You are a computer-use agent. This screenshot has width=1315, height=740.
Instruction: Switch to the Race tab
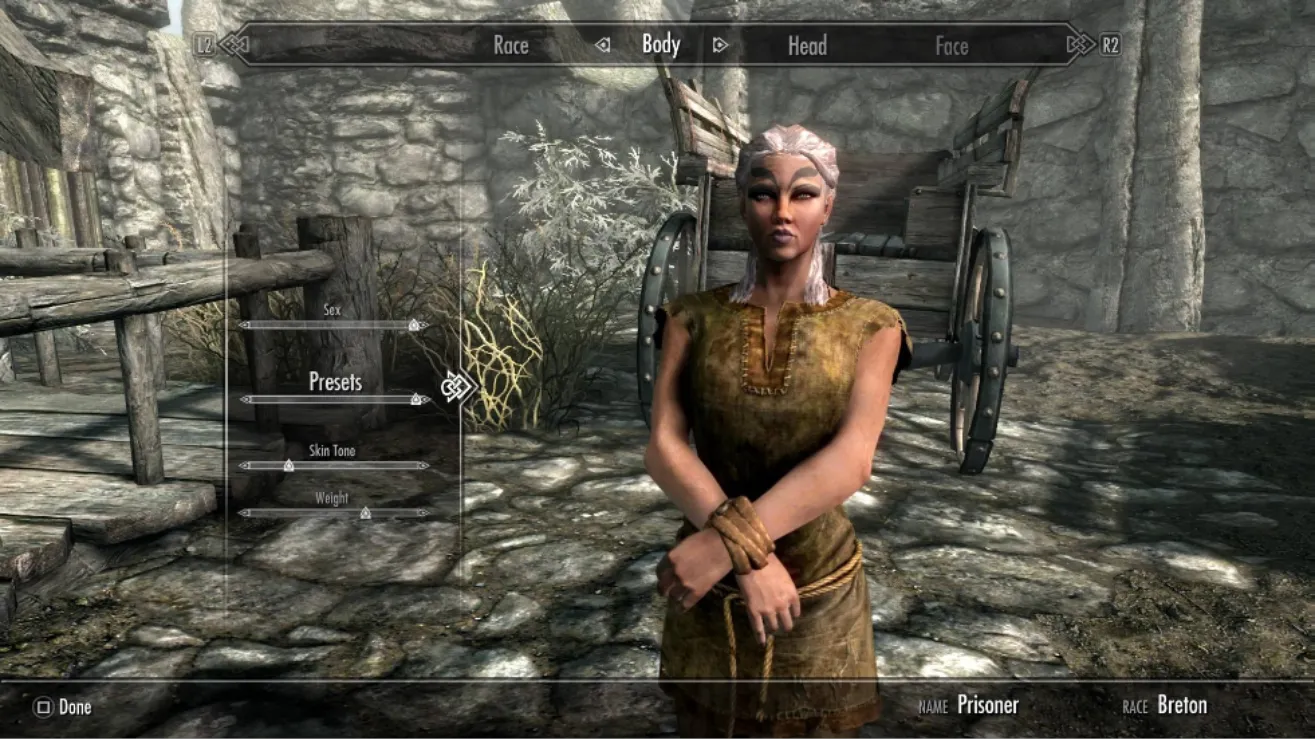[511, 45]
